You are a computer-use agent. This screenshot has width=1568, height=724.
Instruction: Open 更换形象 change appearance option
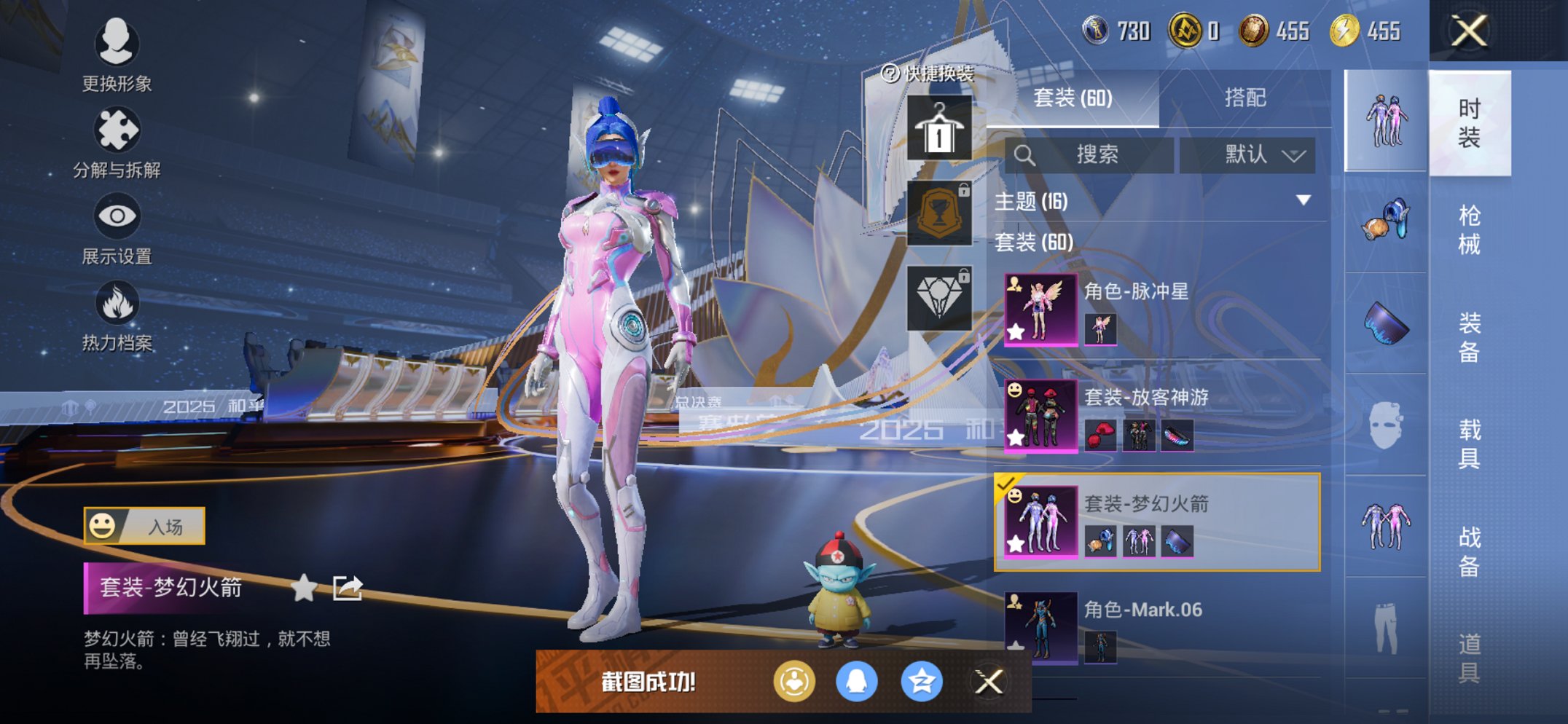(117, 55)
